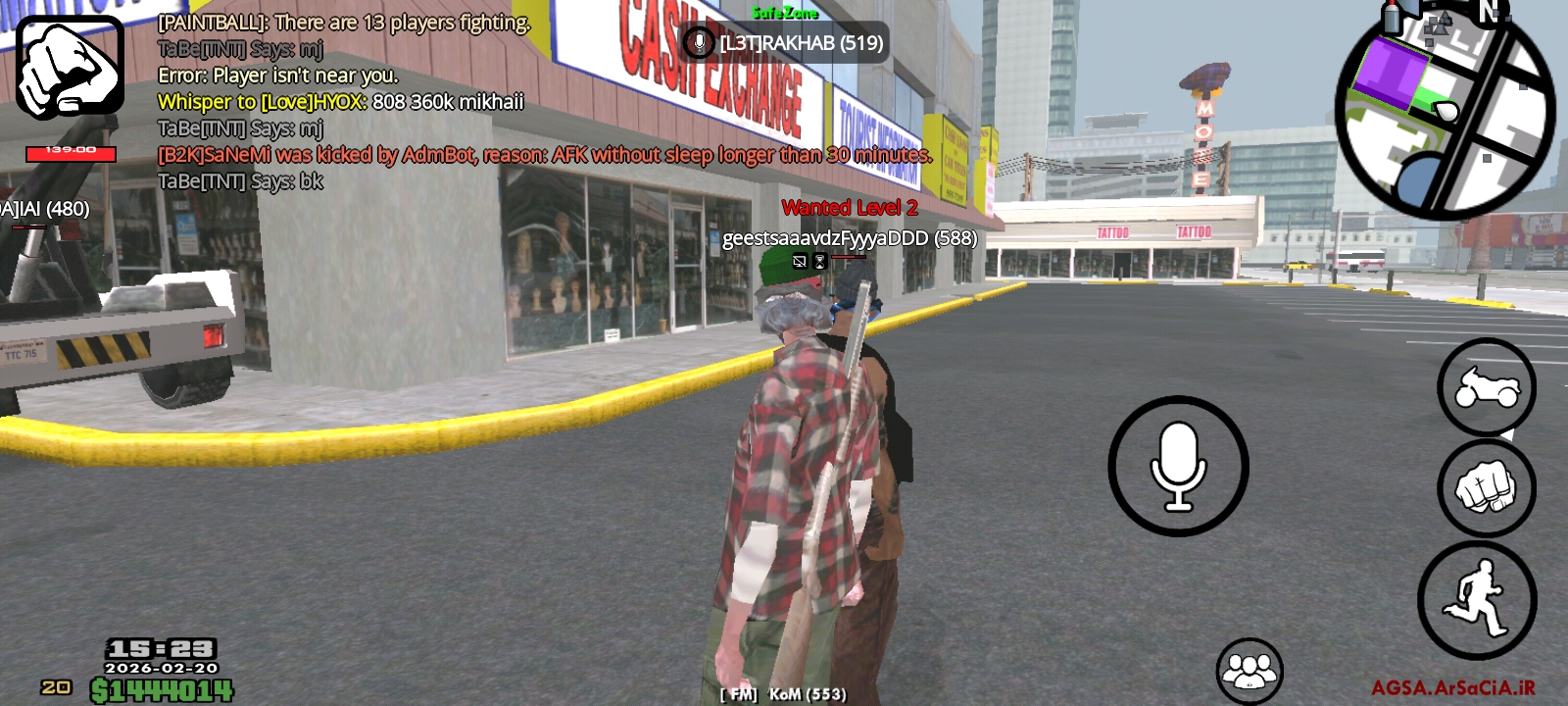Click the mic icon beside [L3T]RAKHAB name
Screen dimensions: 1568x706
699,42
